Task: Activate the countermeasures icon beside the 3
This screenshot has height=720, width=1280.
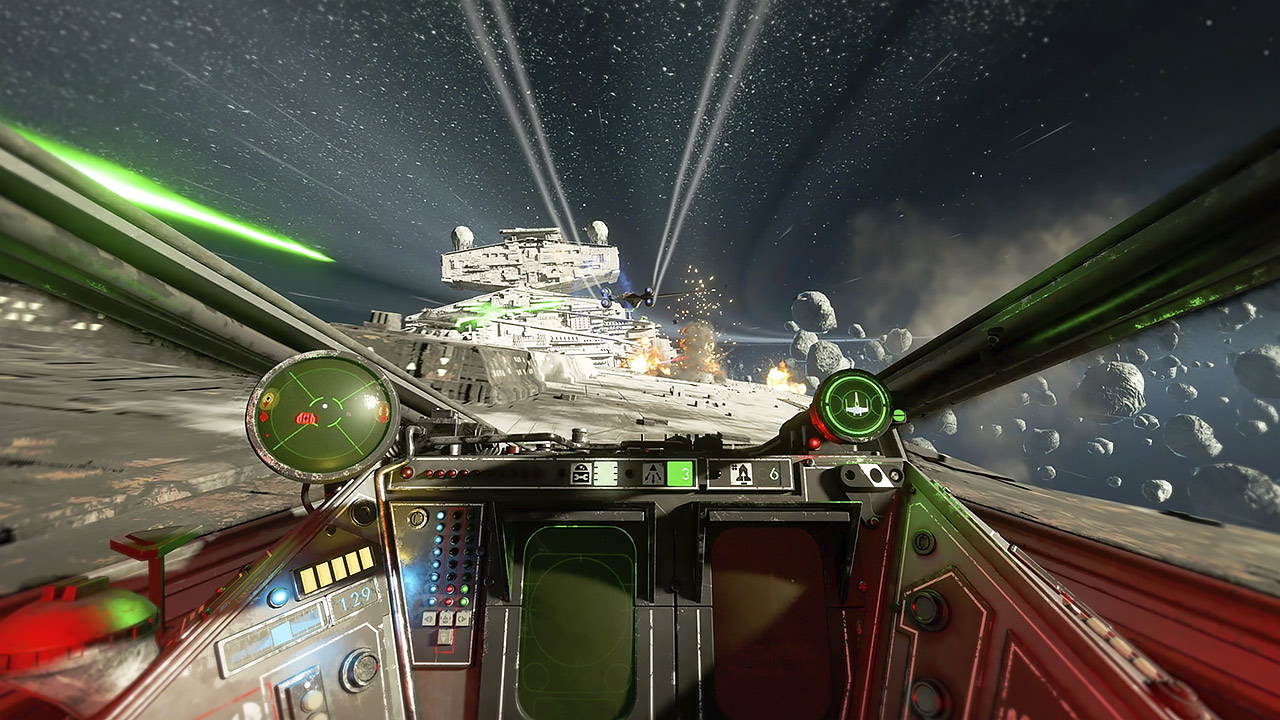Action: 654,473
